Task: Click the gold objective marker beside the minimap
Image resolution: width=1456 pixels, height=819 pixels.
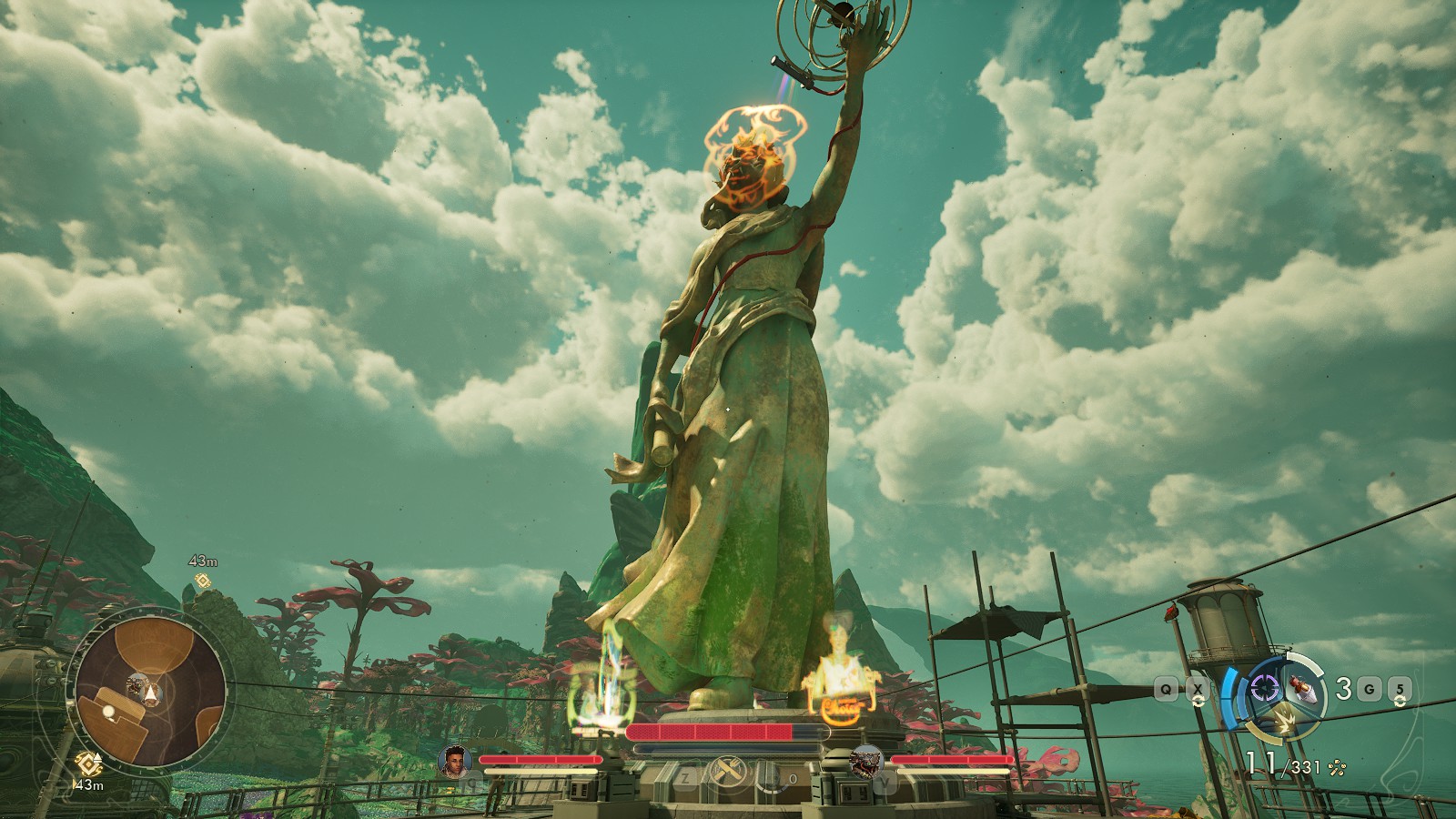Action: 88,763
